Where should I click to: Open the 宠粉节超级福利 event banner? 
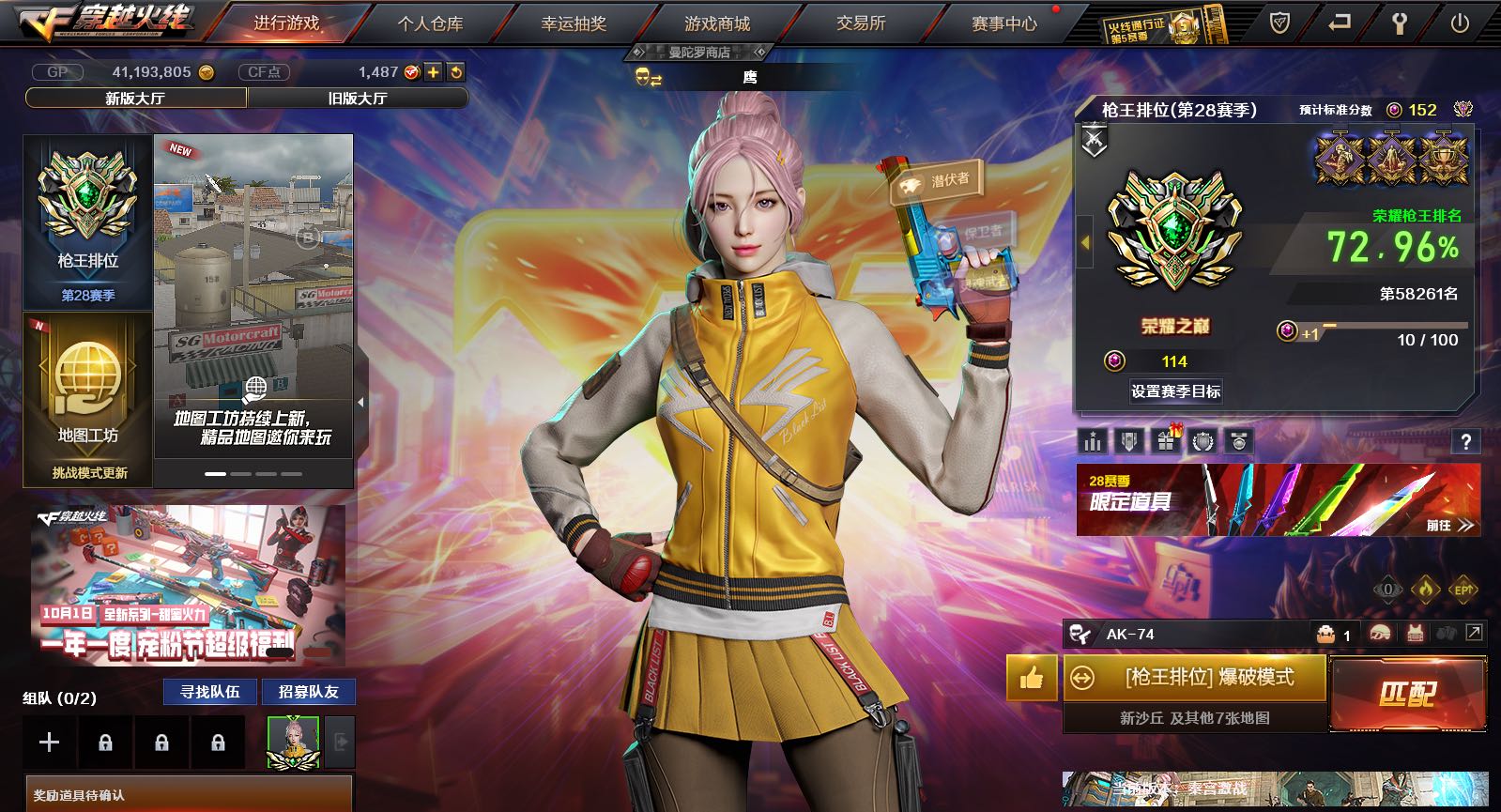[188, 586]
